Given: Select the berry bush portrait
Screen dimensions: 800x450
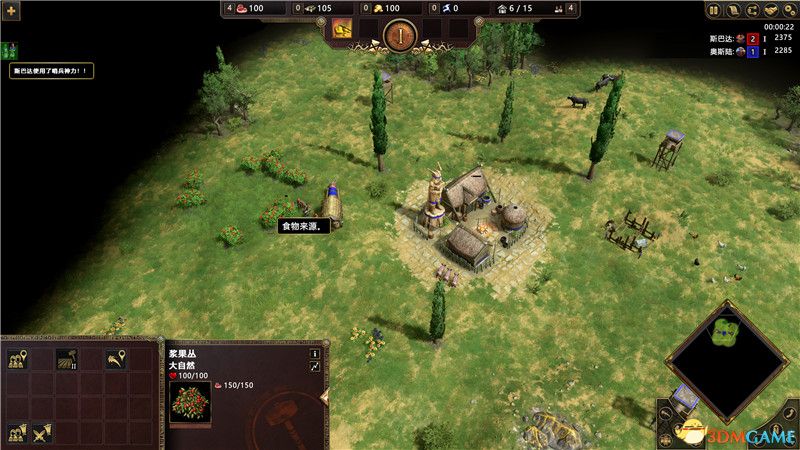Looking at the screenshot, I should point(190,402).
